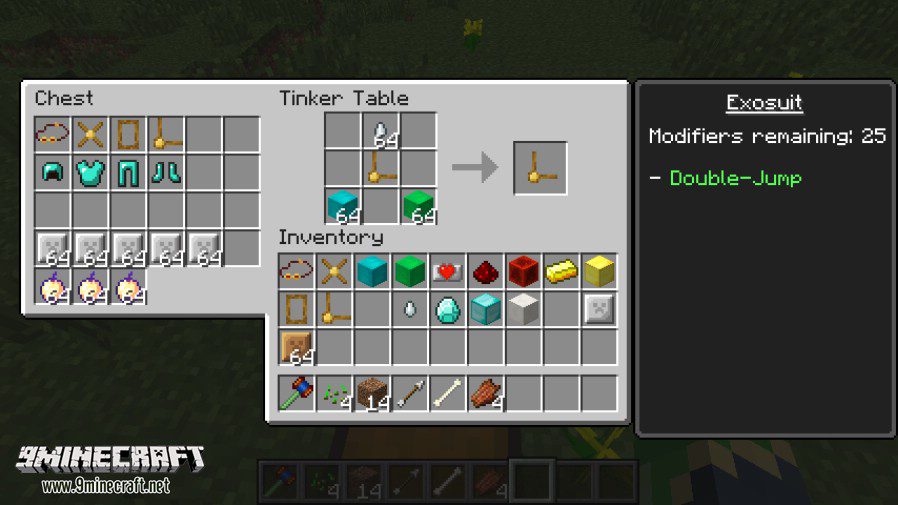This screenshot has height=505, width=898.
Task: Pick up the redstone block from inventory
Action: click(x=523, y=272)
